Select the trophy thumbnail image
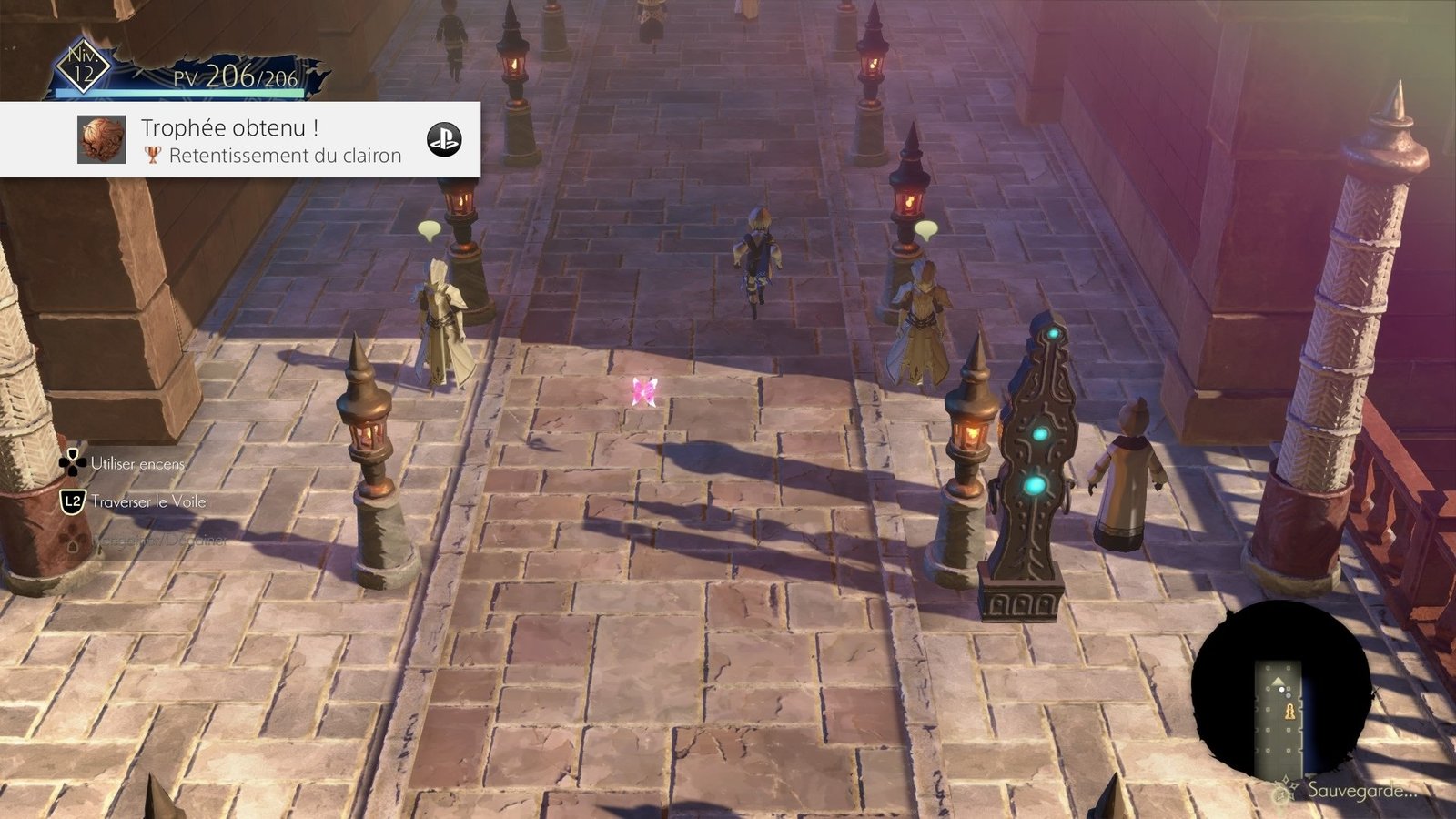 [x=101, y=140]
